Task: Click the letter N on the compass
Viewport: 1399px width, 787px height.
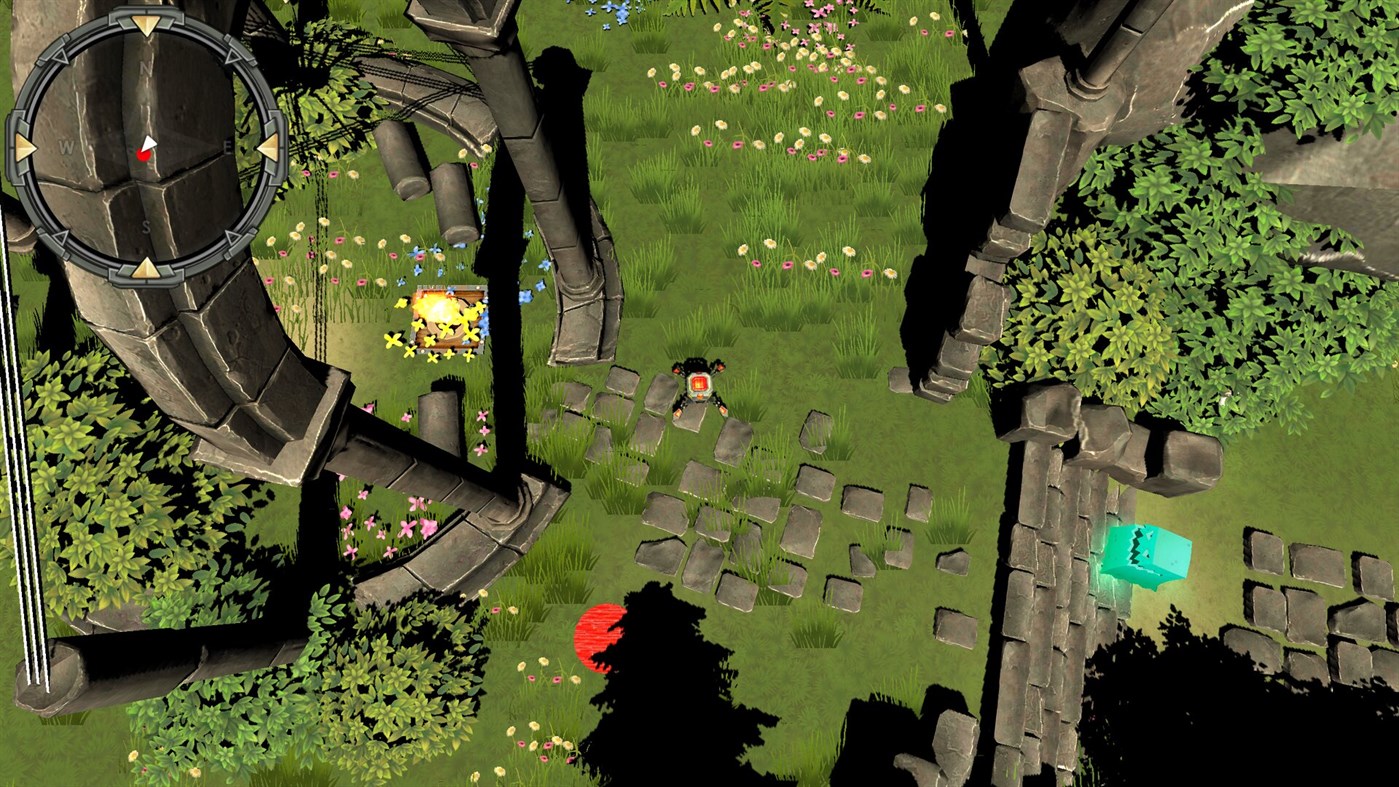Action: click(145, 67)
